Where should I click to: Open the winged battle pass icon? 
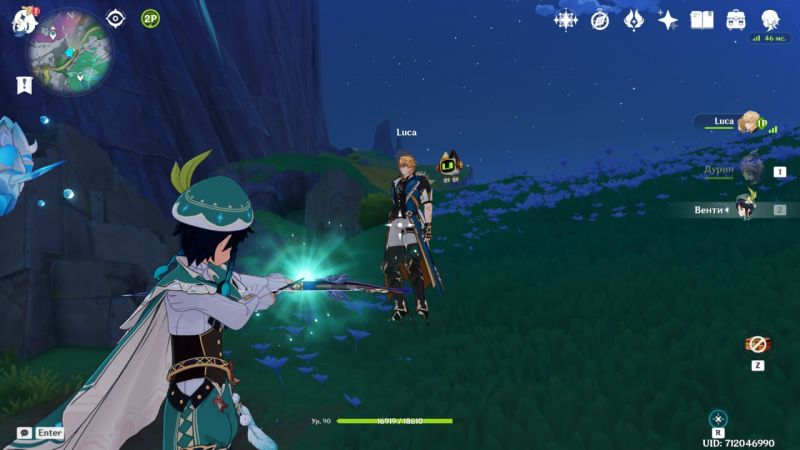634,20
